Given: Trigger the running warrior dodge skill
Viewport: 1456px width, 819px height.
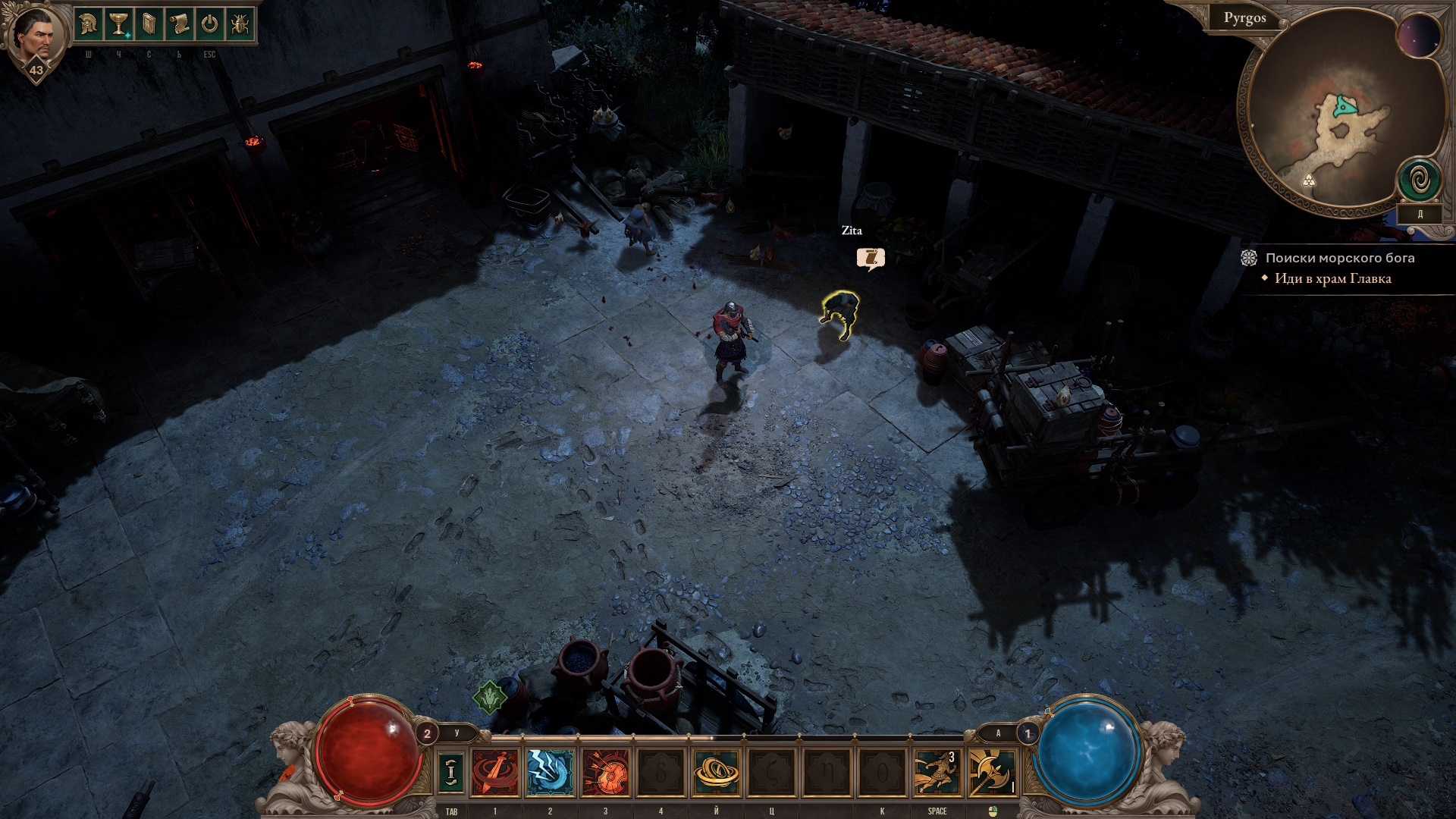Looking at the screenshot, I should [x=937, y=772].
